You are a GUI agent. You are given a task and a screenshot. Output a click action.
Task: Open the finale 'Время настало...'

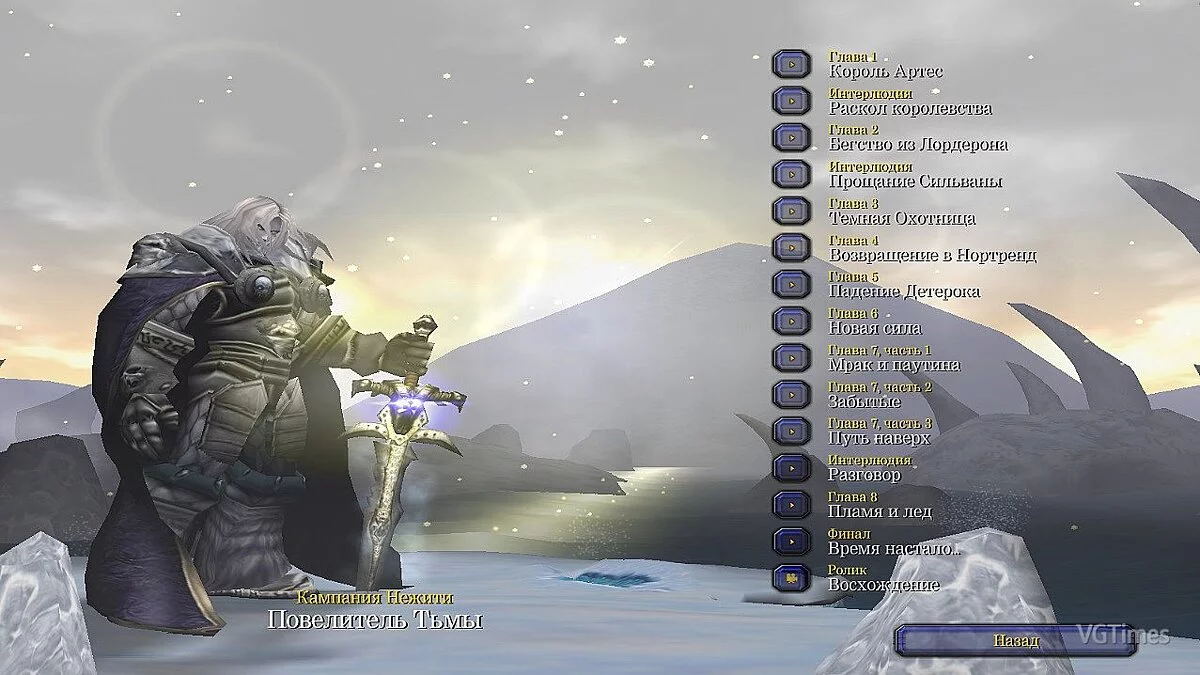(x=791, y=541)
